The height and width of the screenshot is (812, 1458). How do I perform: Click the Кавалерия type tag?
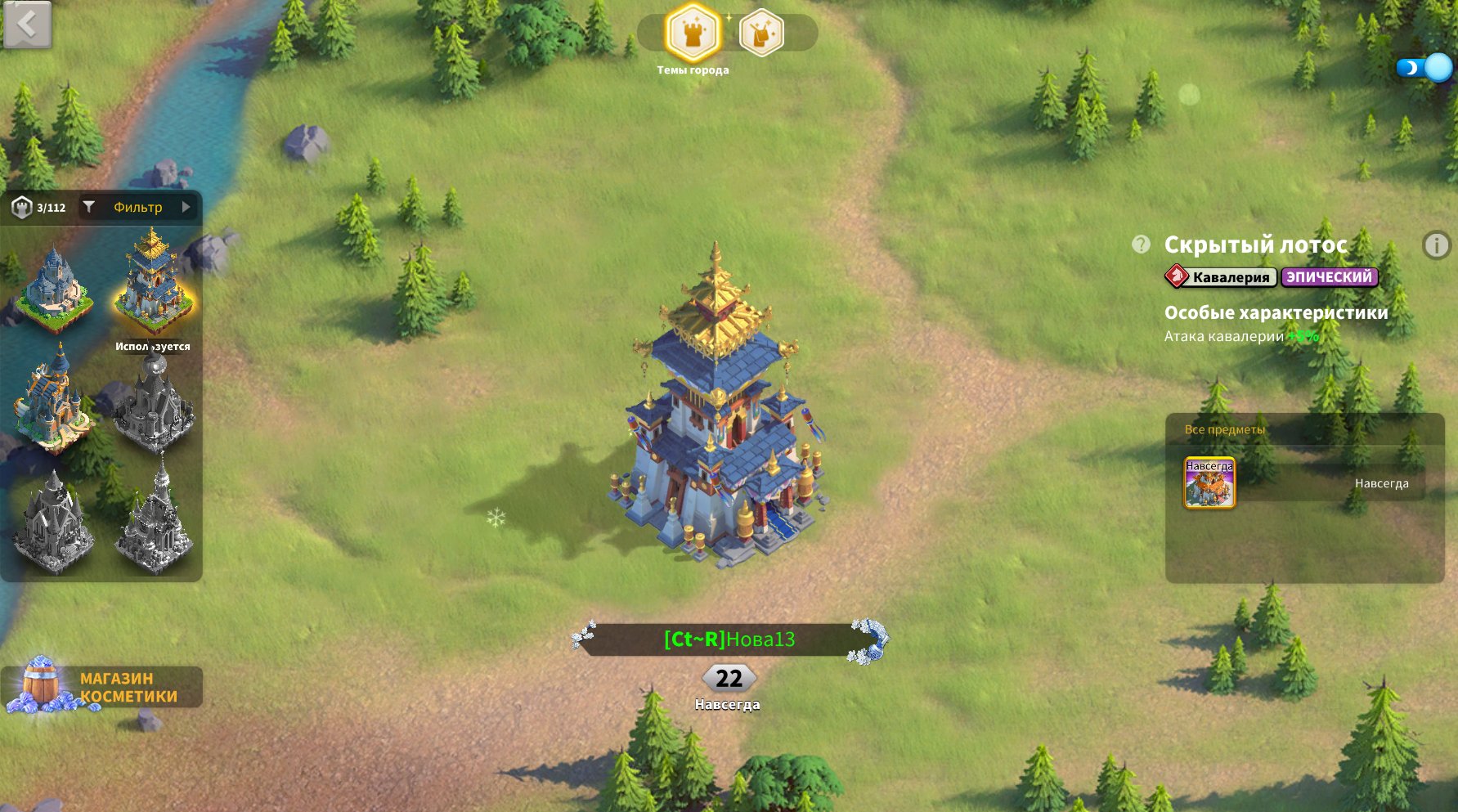tap(1222, 277)
